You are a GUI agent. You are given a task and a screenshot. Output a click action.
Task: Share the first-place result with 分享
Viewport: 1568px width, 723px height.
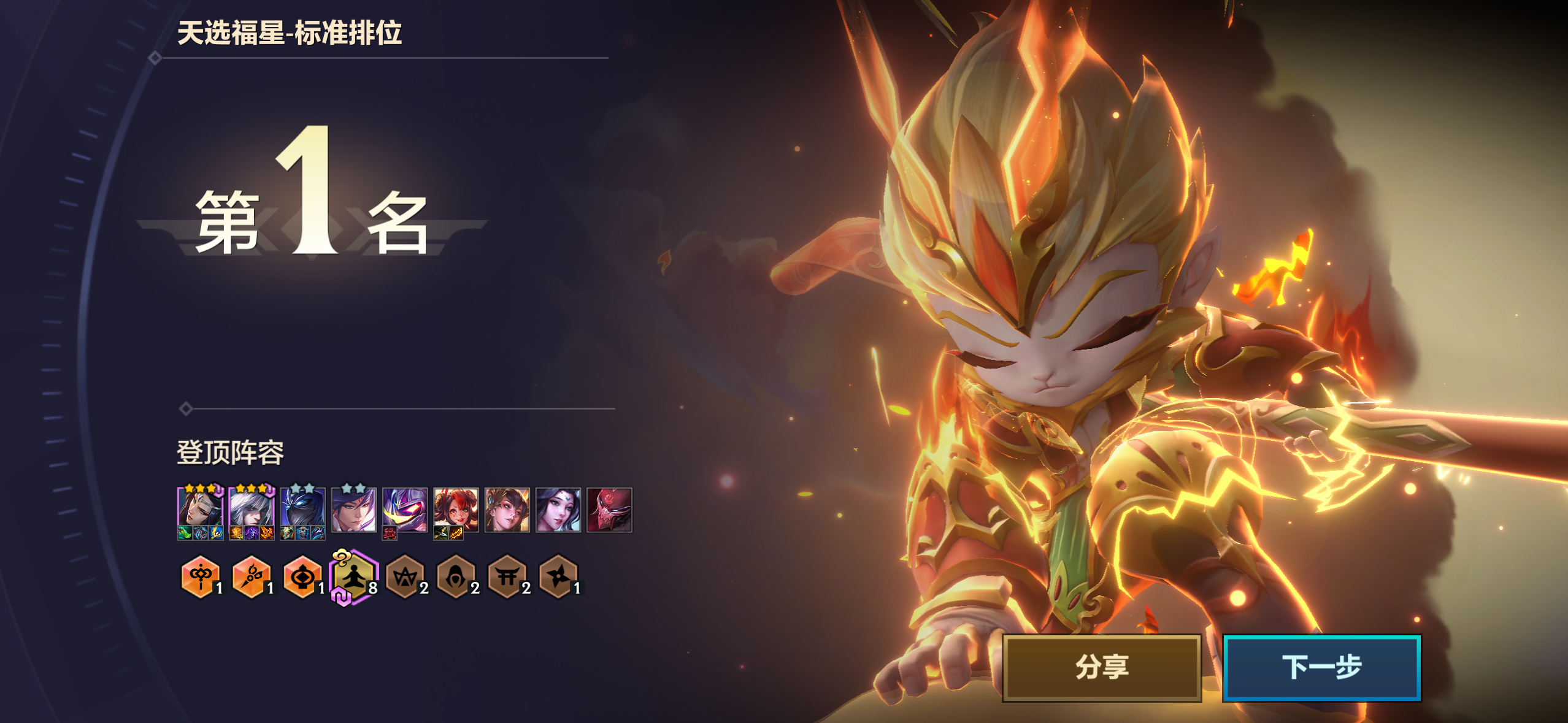click(x=1101, y=667)
